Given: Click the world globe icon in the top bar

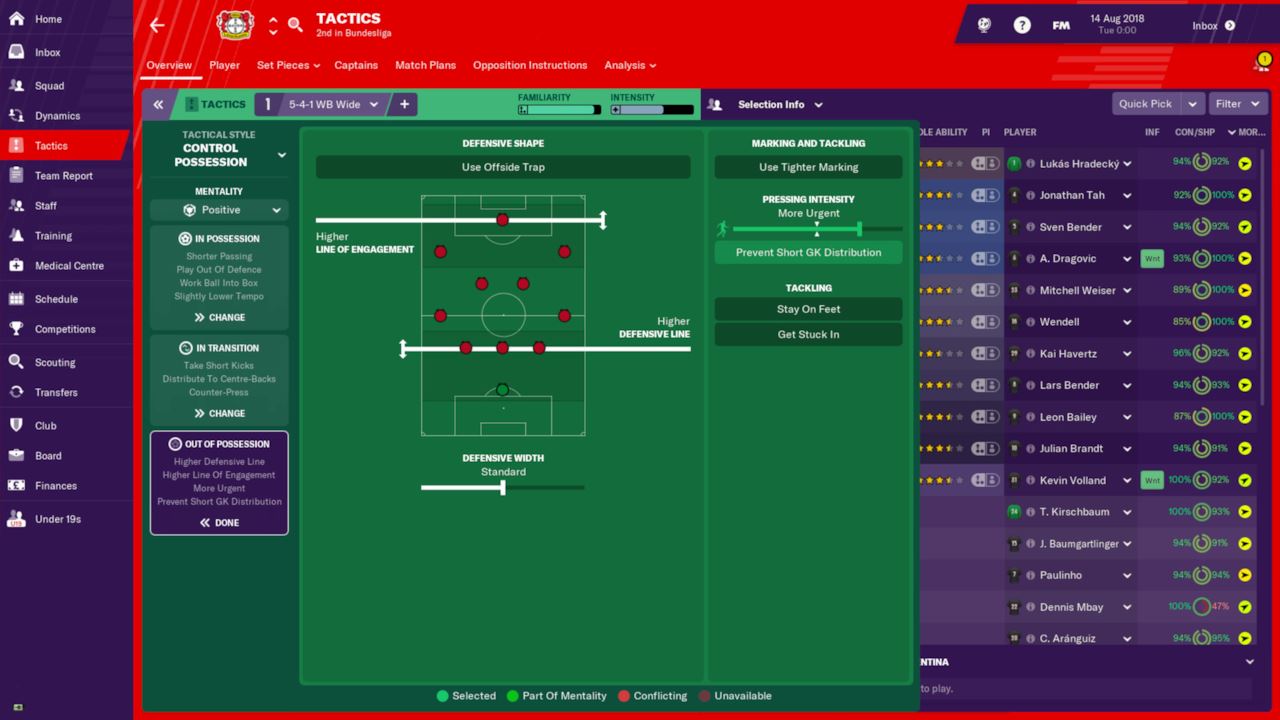Looking at the screenshot, I should (983, 24).
